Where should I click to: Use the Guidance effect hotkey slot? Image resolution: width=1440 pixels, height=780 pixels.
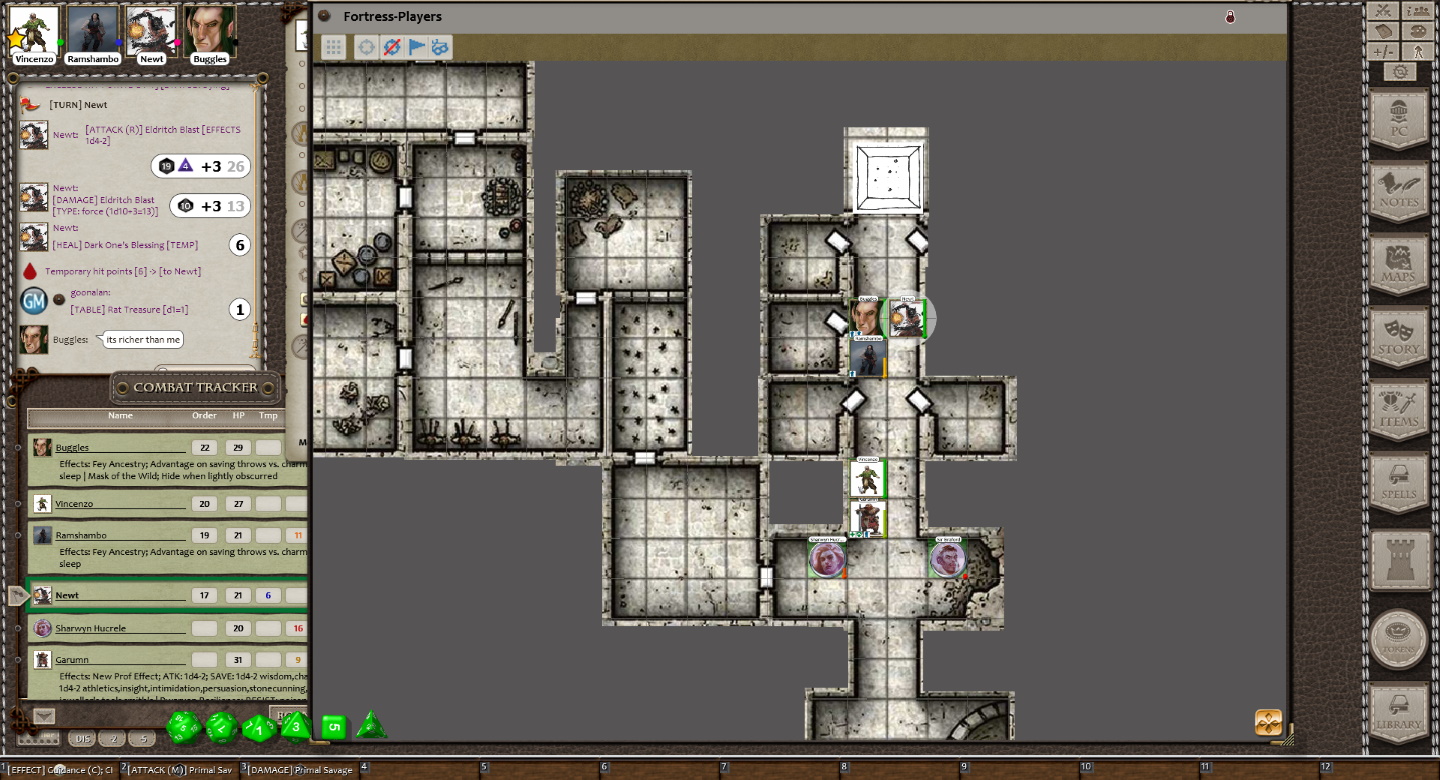pyautogui.click(x=60, y=769)
